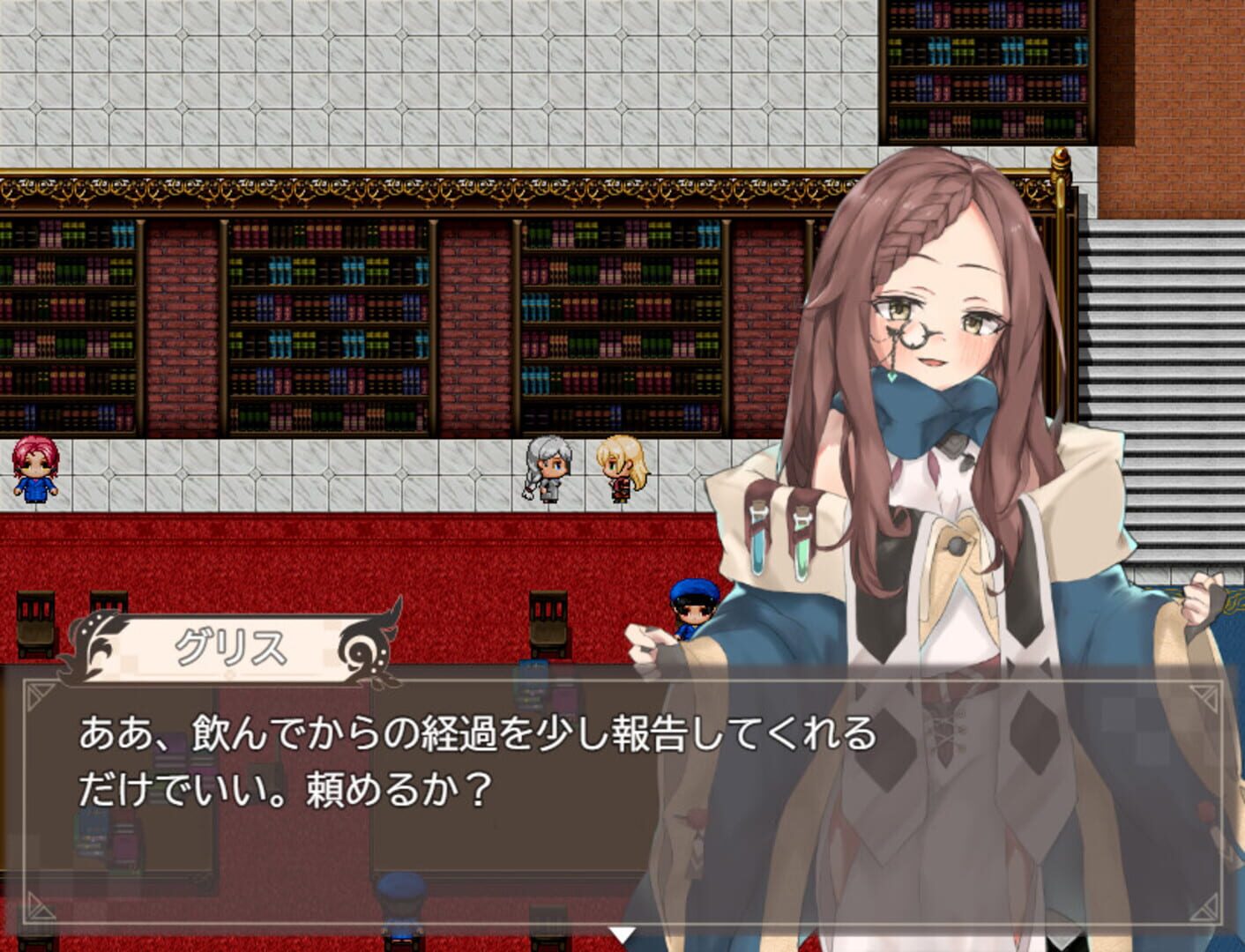Click the silver-haired character sprite
This screenshot has height=952, width=1245.
click(547, 472)
